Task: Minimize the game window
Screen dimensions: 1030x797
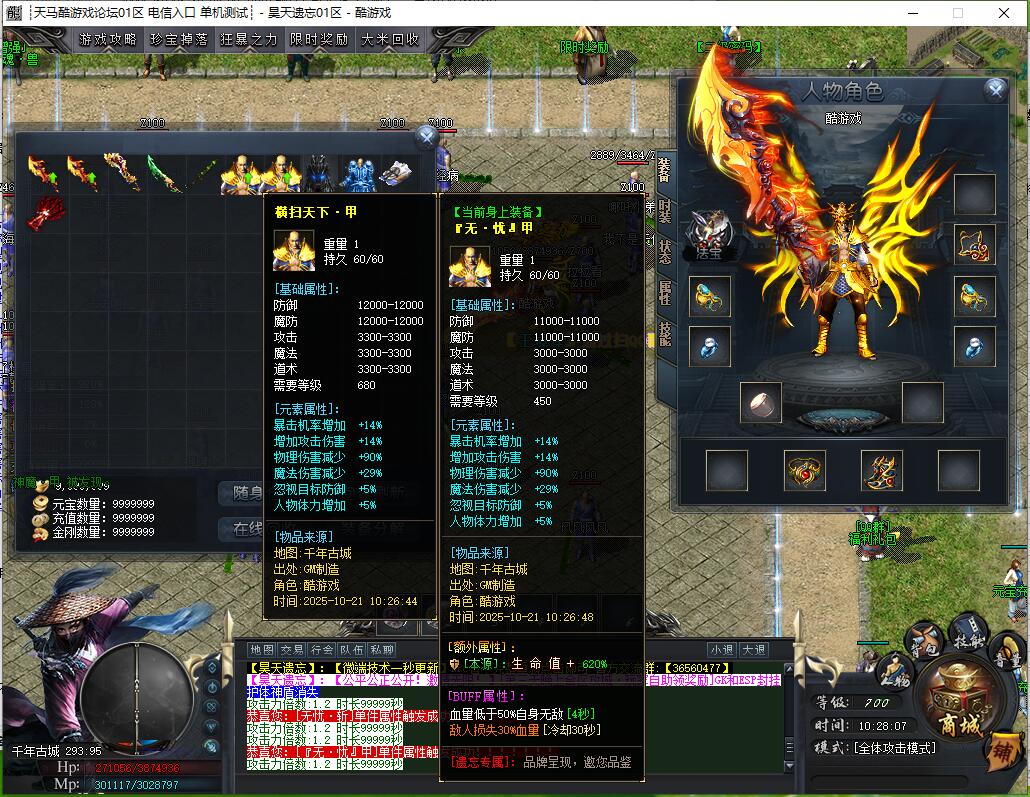Action: 912,13
